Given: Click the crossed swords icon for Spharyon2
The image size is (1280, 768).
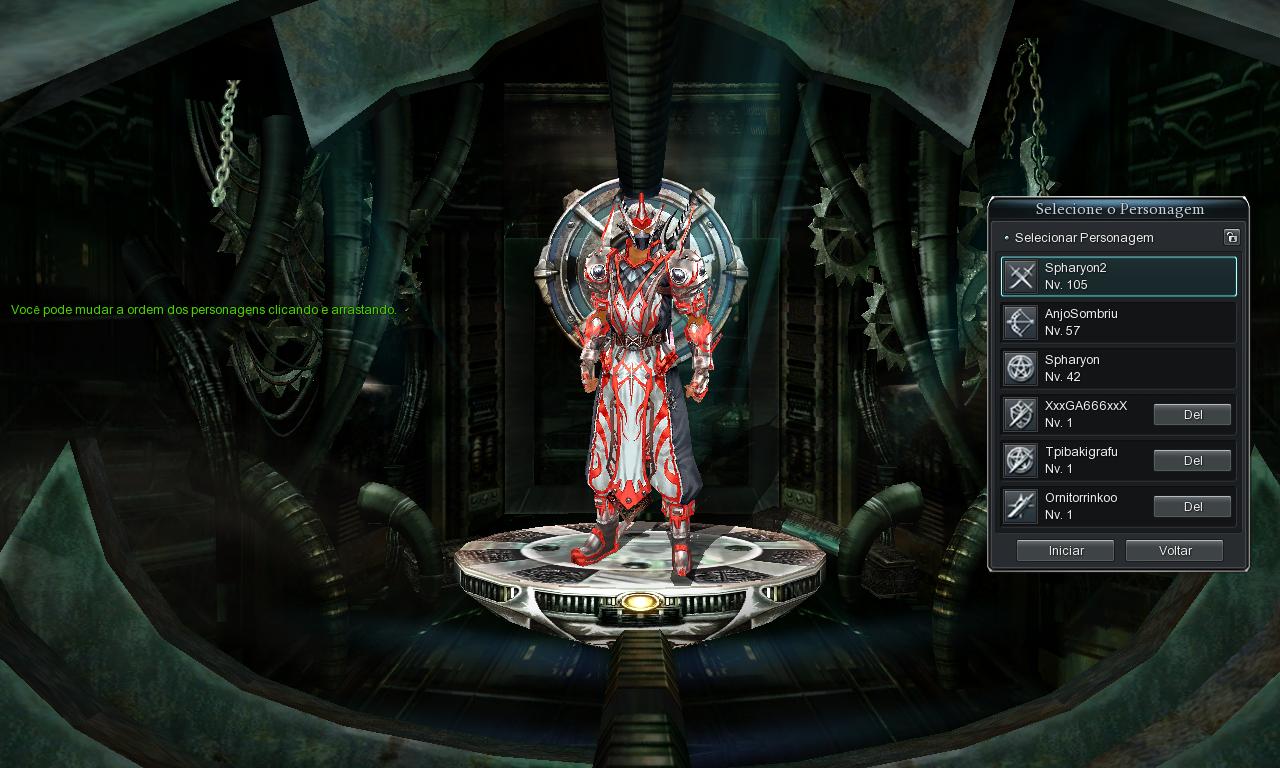Looking at the screenshot, I should (1019, 275).
